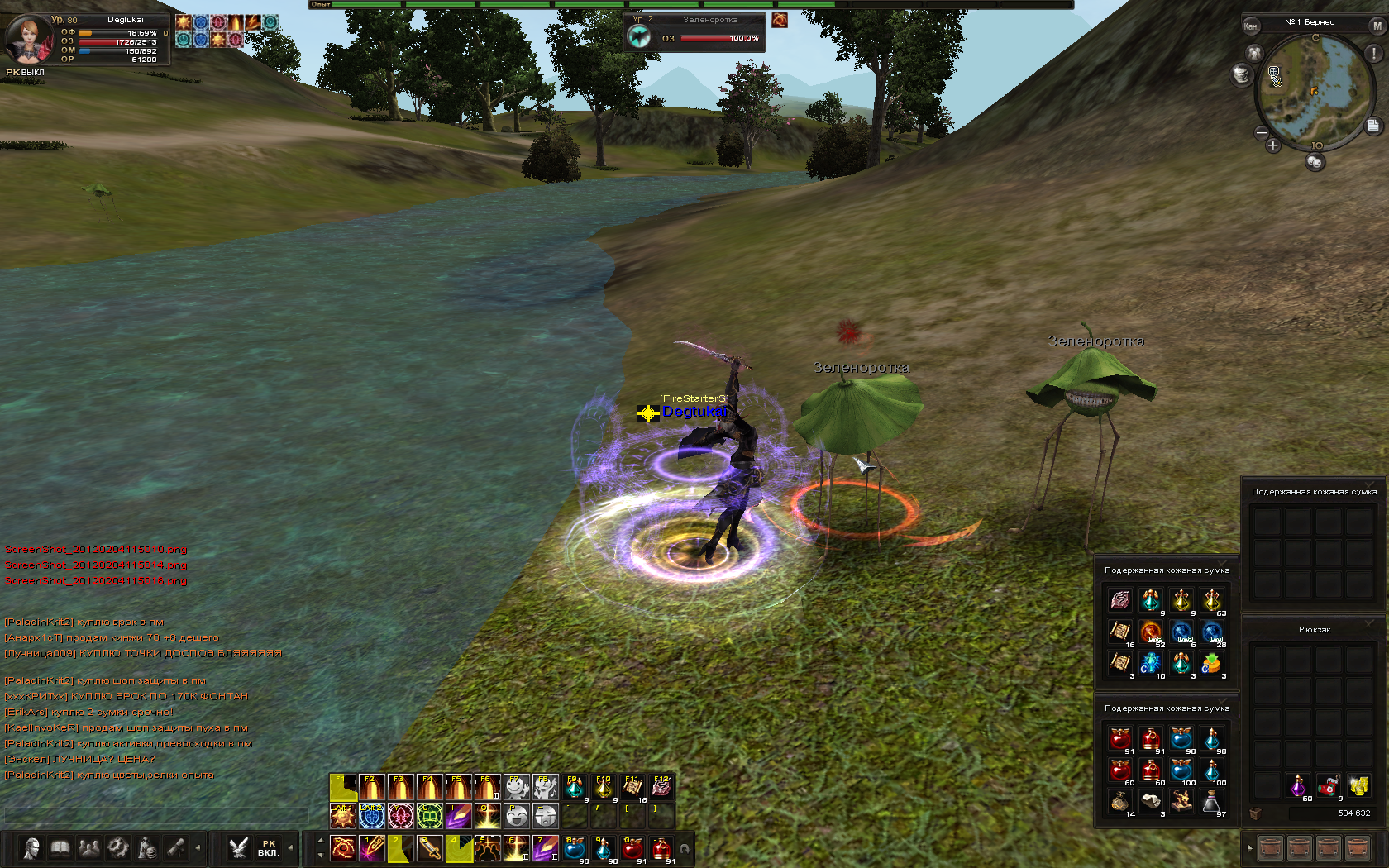The height and width of the screenshot is (868, 1389).
Task: Click the chat input field
Action: (155, 816)
